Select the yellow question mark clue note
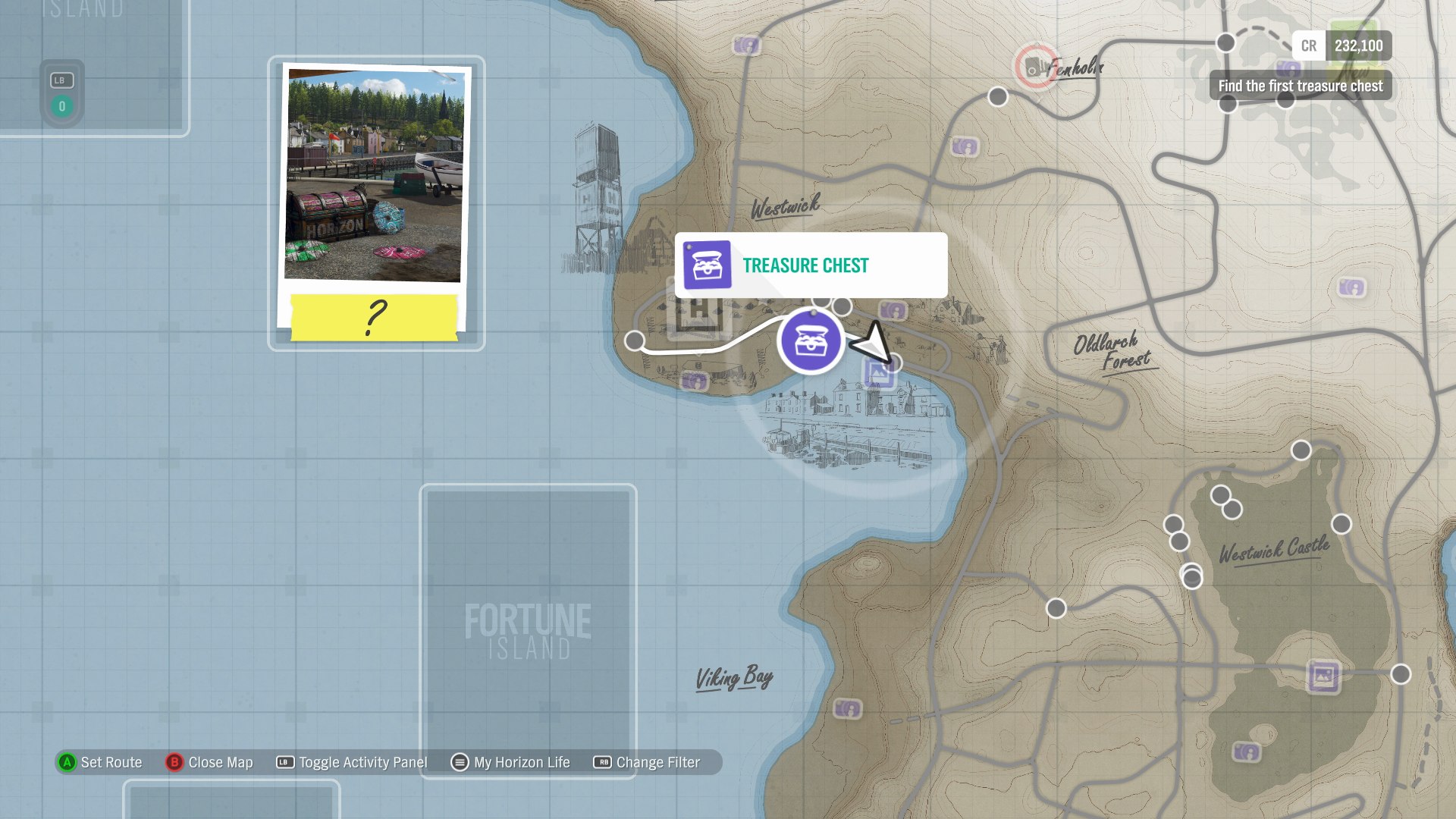The height and width of the screenshot is (819, 1456). [x=375, y=317]
